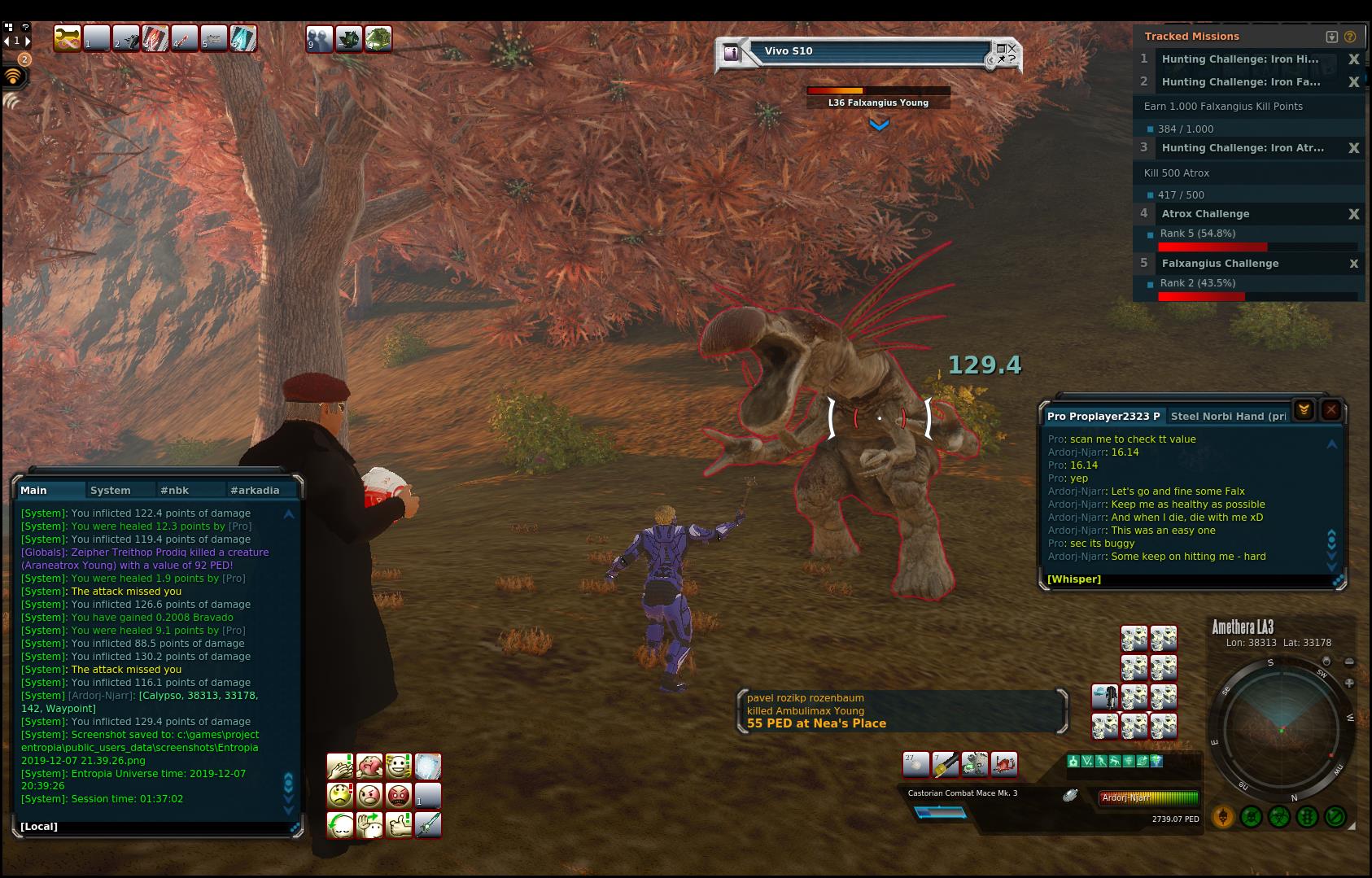Image resolution: width=1372 pixels, height=878 pixels.
Task: Select the angry red face emote
Action: pos(398,795)
